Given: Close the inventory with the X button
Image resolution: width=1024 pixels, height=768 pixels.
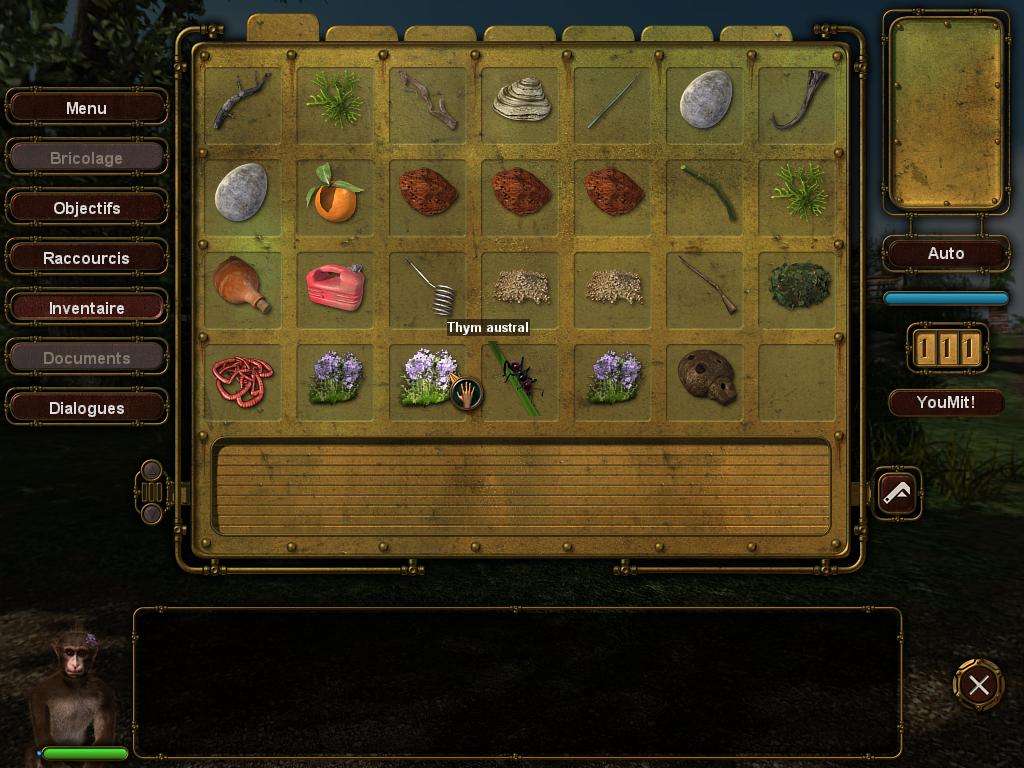Looking at the screenshot, I should [x=978, y=685].
